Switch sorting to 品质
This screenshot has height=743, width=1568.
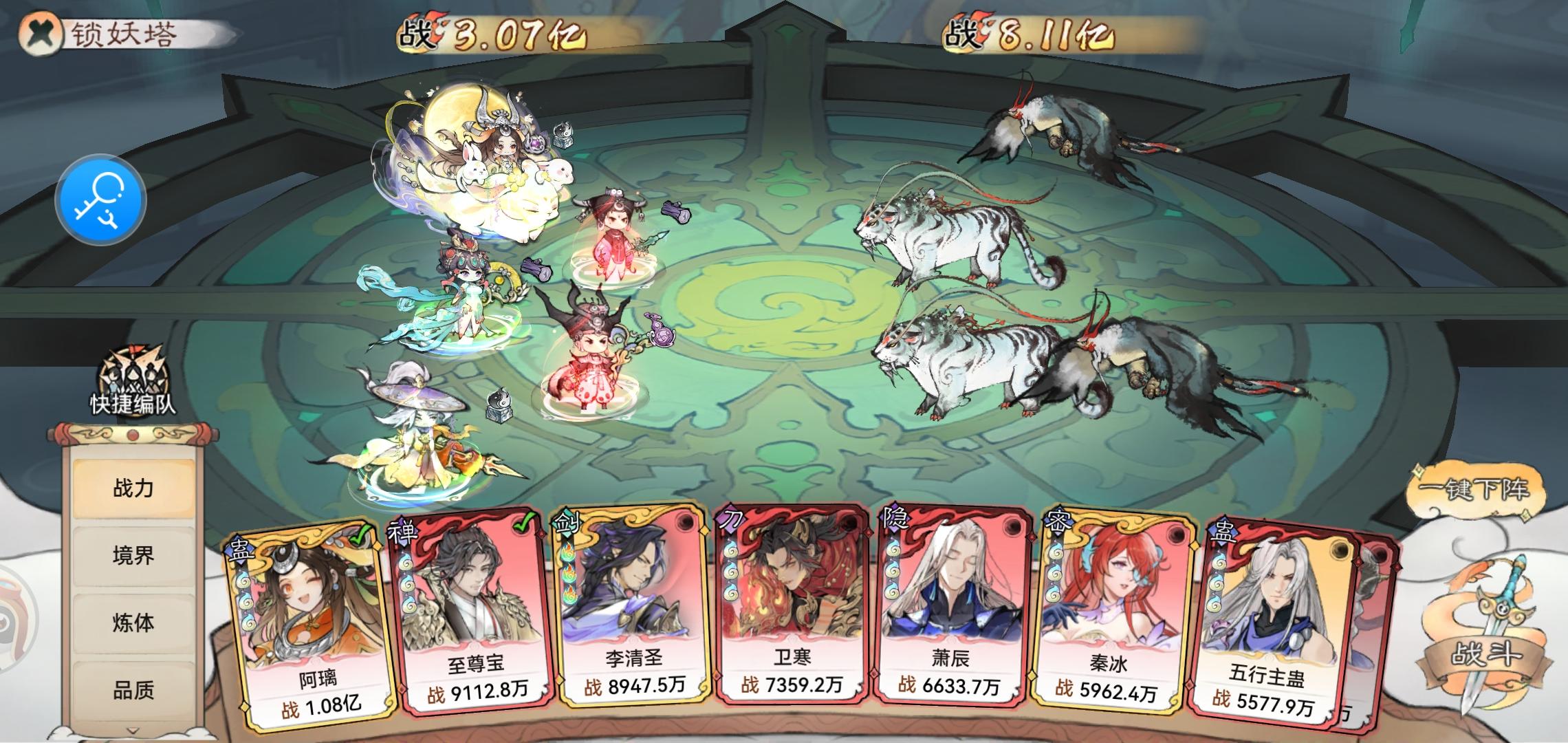click(x=133, y=688)
